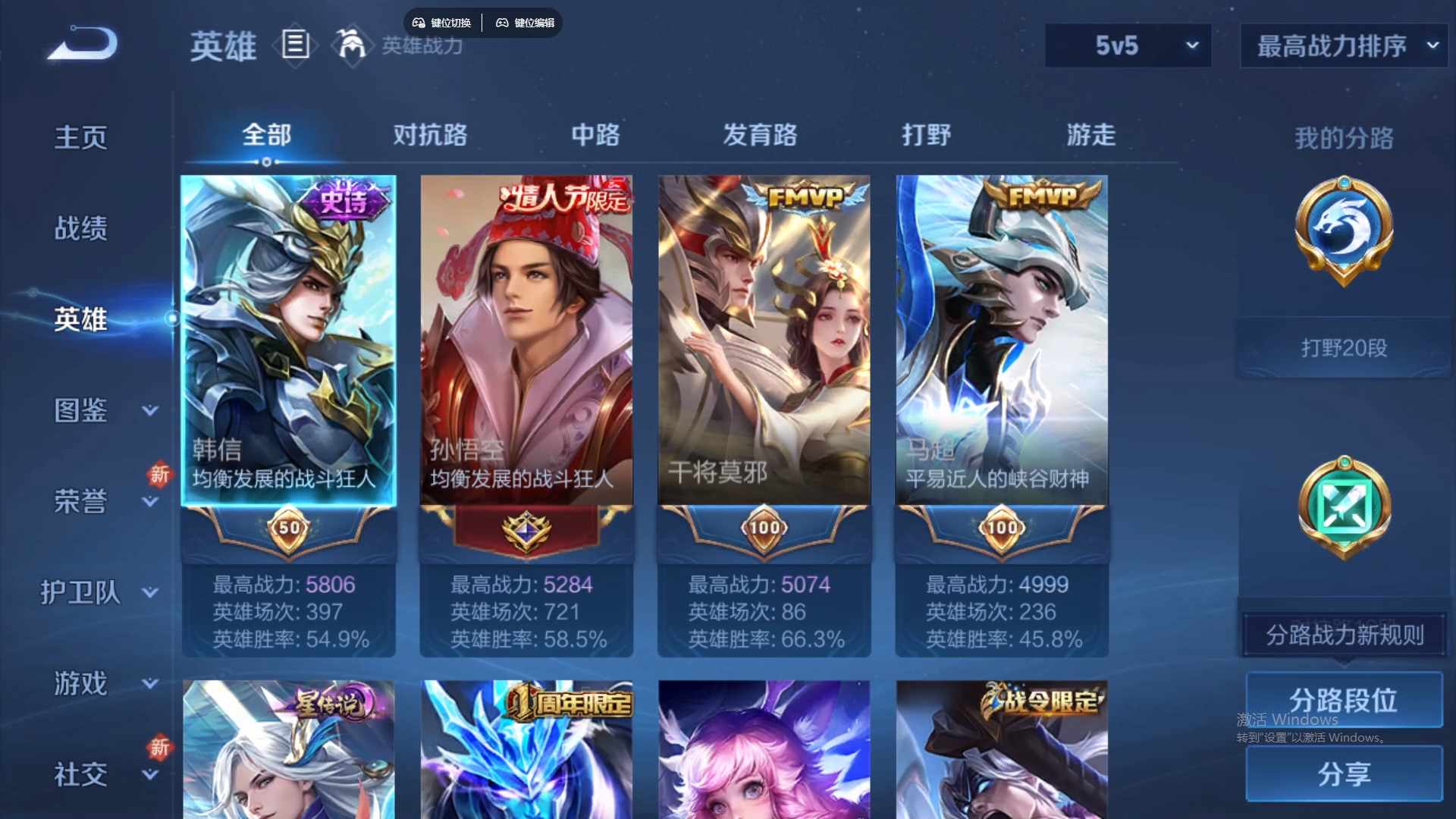The image size is (1456, 819).
Task: Click the 分路段位 button
Action: [1344, 700]
